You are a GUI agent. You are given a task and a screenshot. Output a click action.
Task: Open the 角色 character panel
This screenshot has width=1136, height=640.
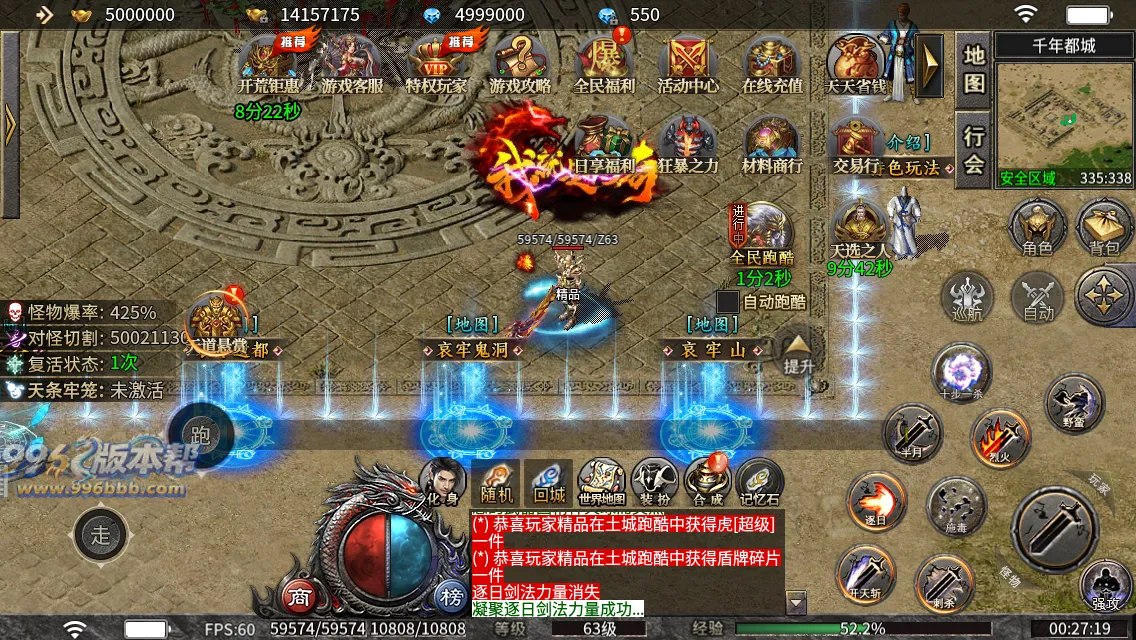tap(1037, 225)
